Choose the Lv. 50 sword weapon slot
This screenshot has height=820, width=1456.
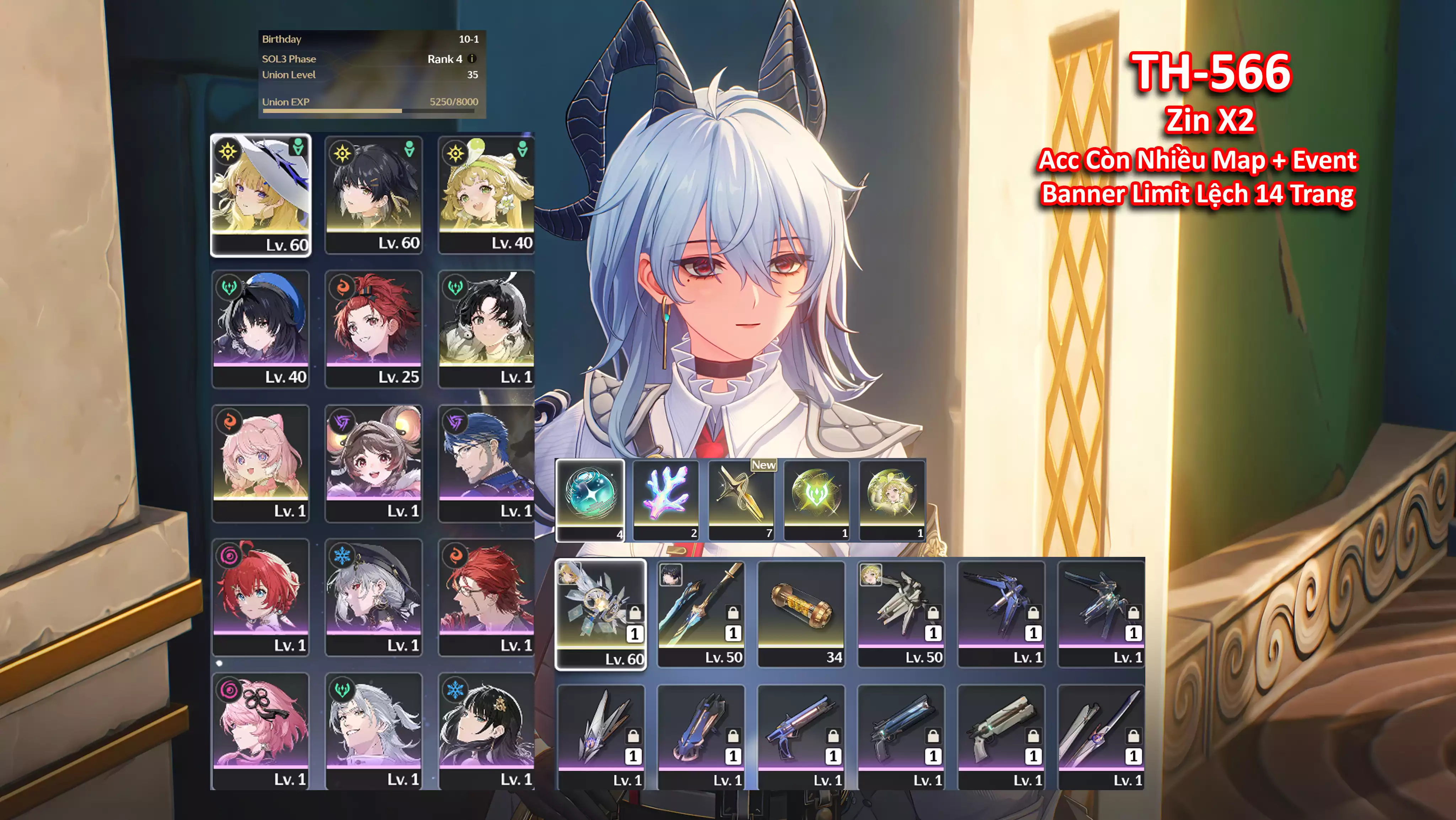(701, 614)
